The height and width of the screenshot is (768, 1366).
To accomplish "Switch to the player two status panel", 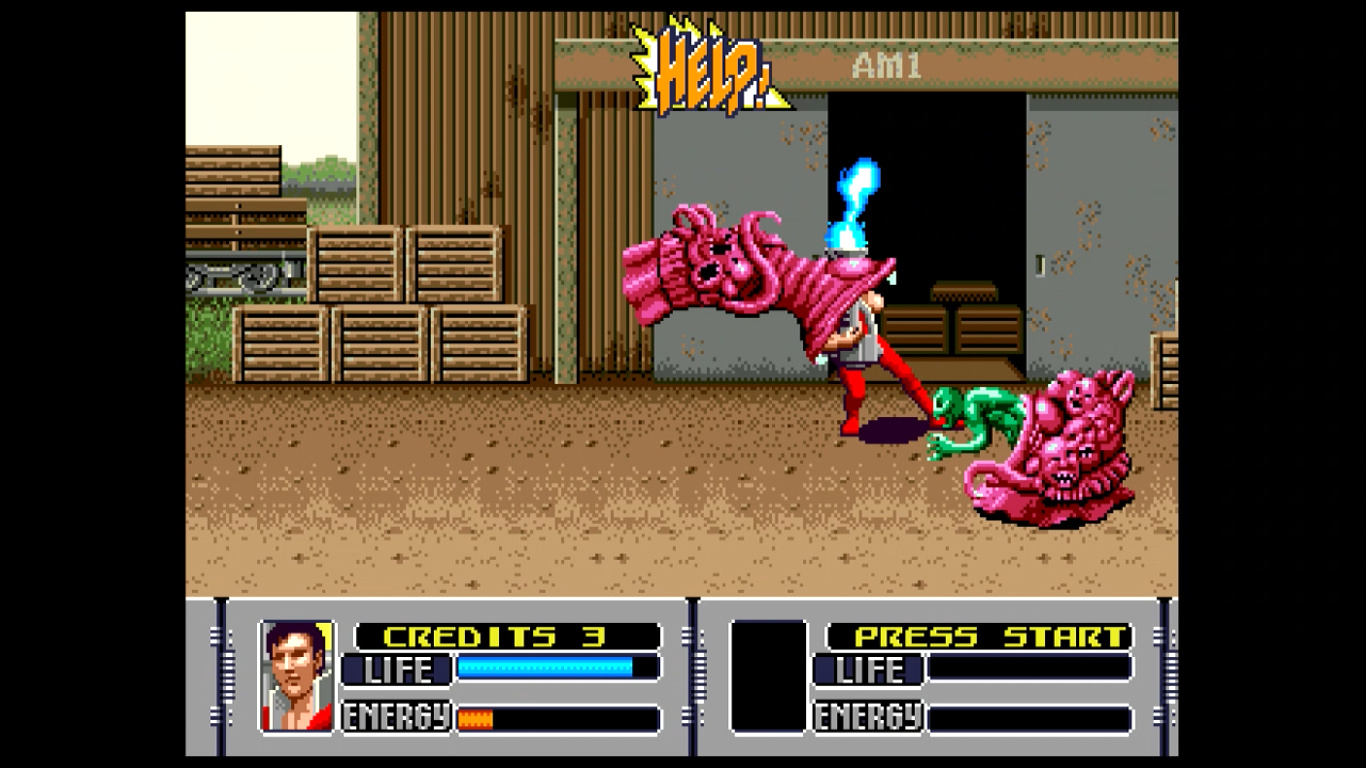I will [940, 675].
